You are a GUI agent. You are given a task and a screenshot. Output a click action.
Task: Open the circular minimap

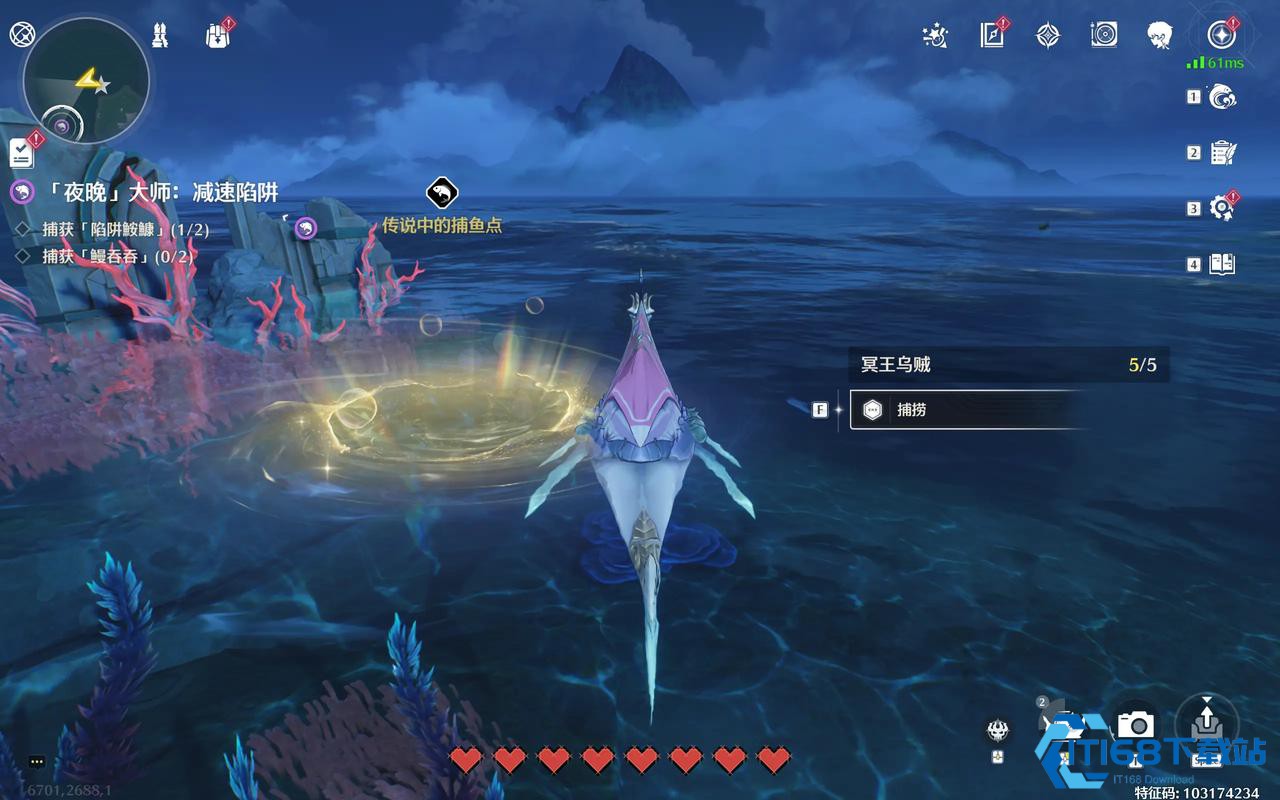[86, 80]
